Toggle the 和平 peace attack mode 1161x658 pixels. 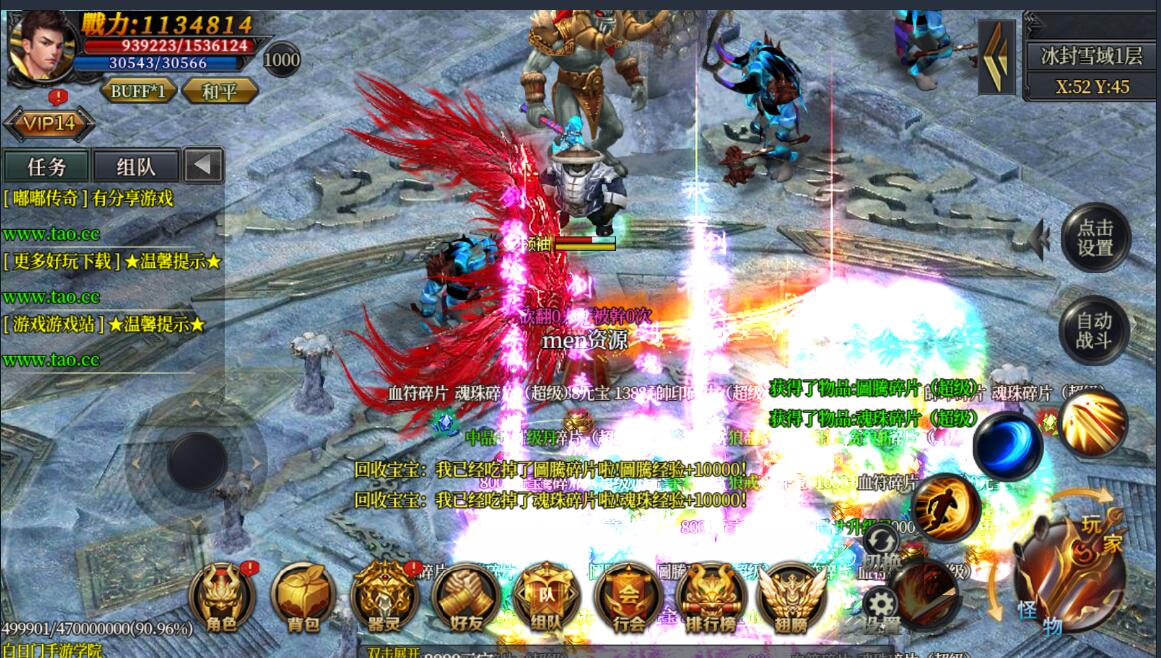[219, 91]
